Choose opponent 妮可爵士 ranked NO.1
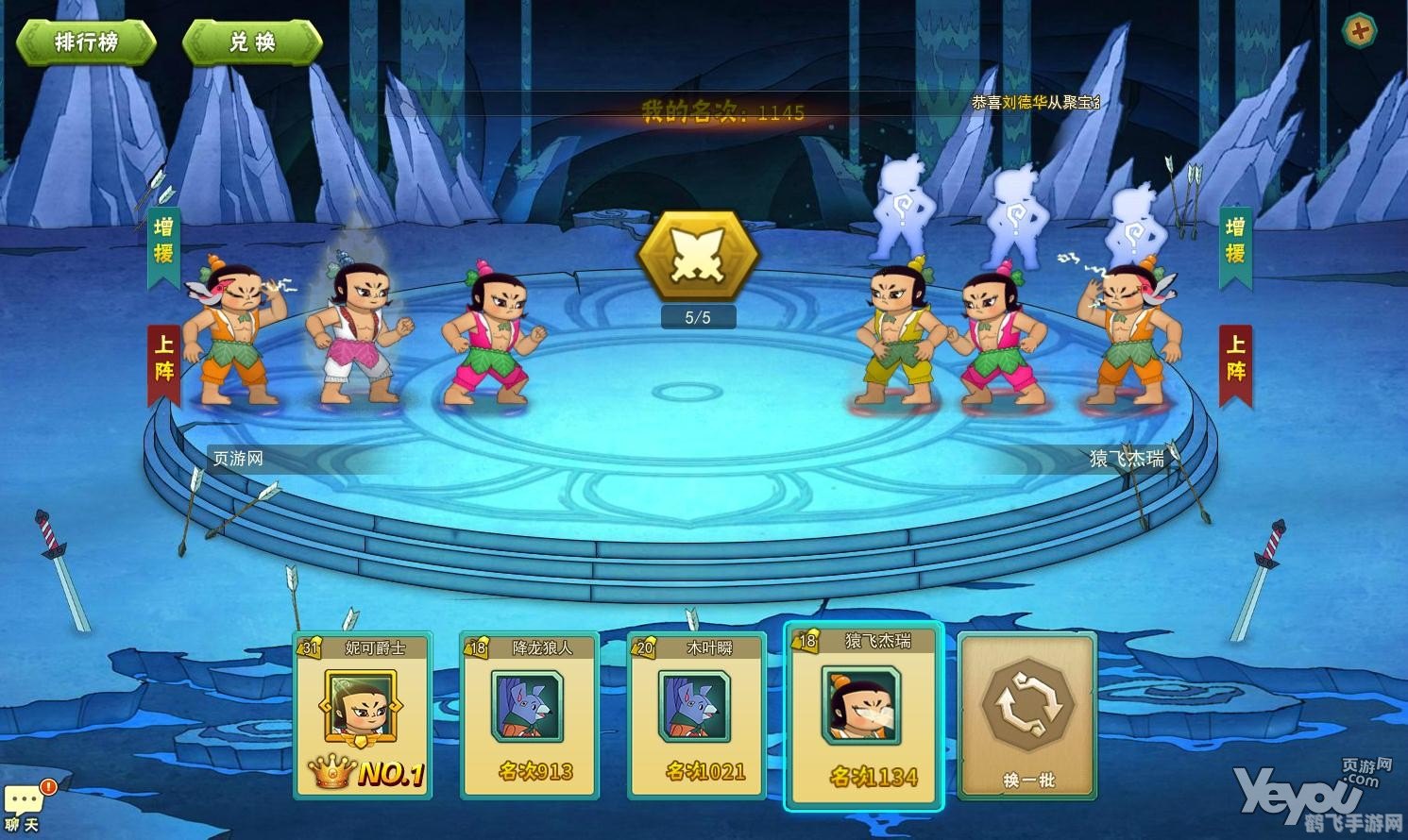The image size is (1408, 840). coord(364,715)
